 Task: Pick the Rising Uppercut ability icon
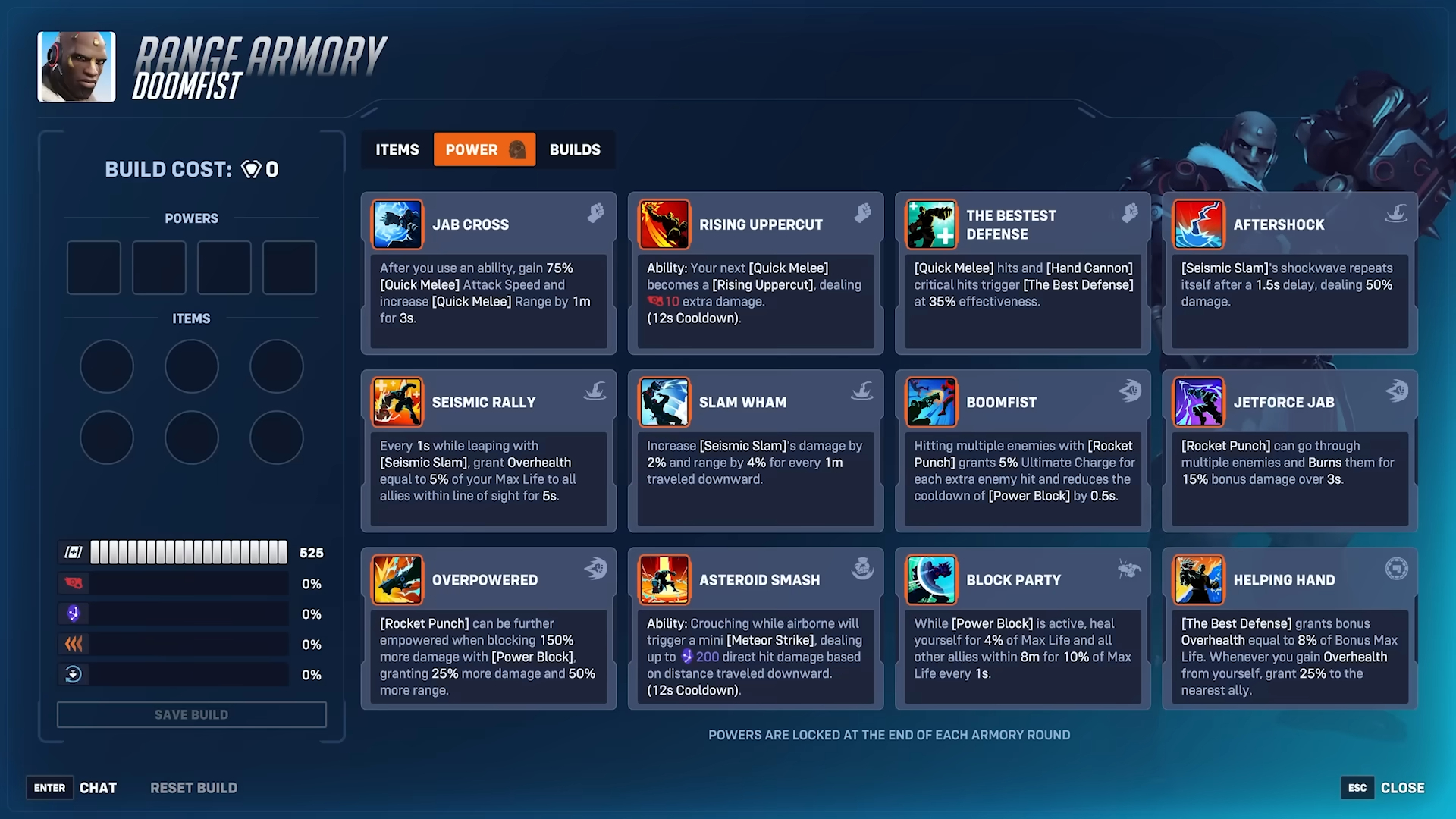(664, 224)
